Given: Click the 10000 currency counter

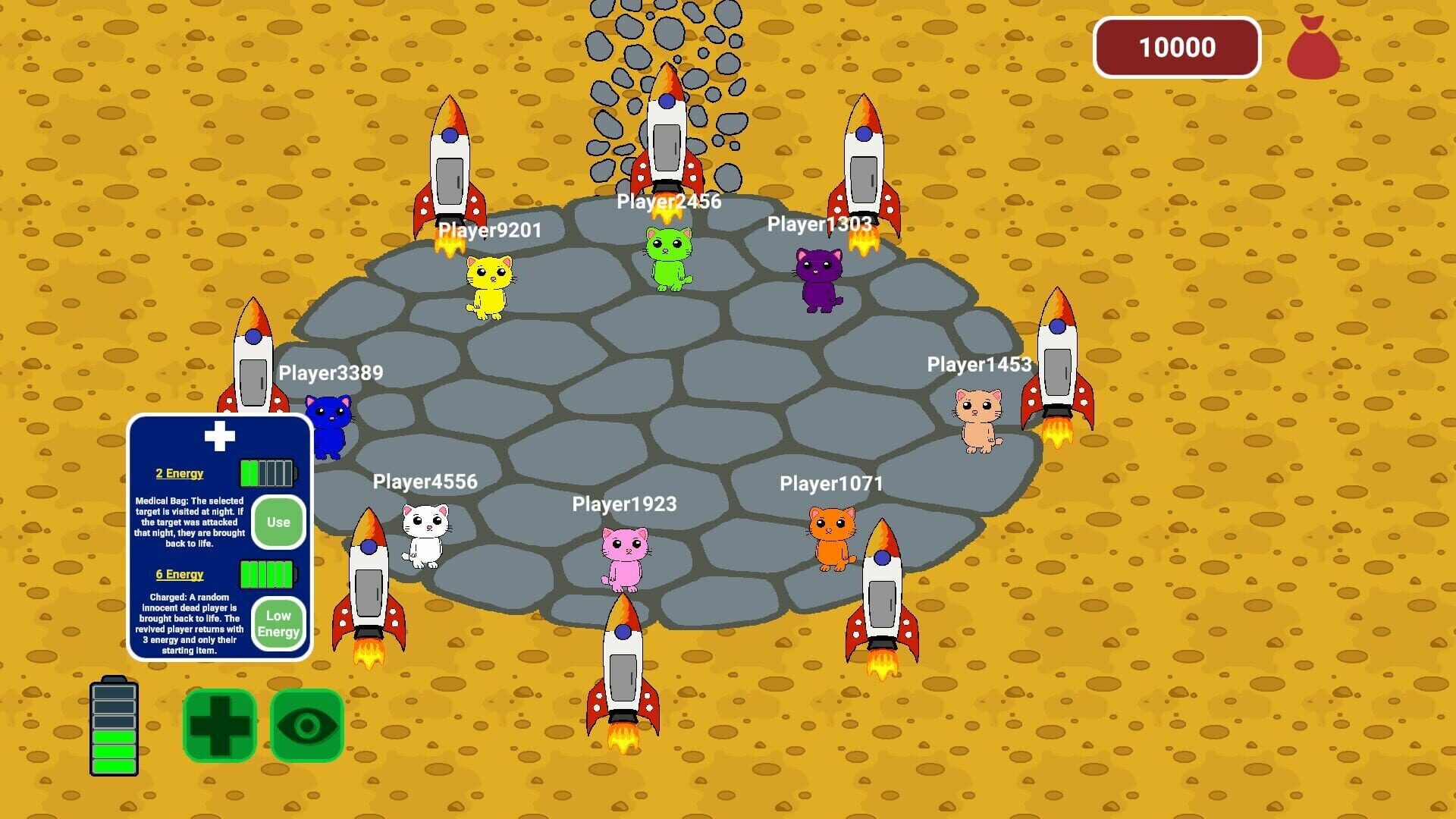Looking at the screenshot, I should 1177,48.
